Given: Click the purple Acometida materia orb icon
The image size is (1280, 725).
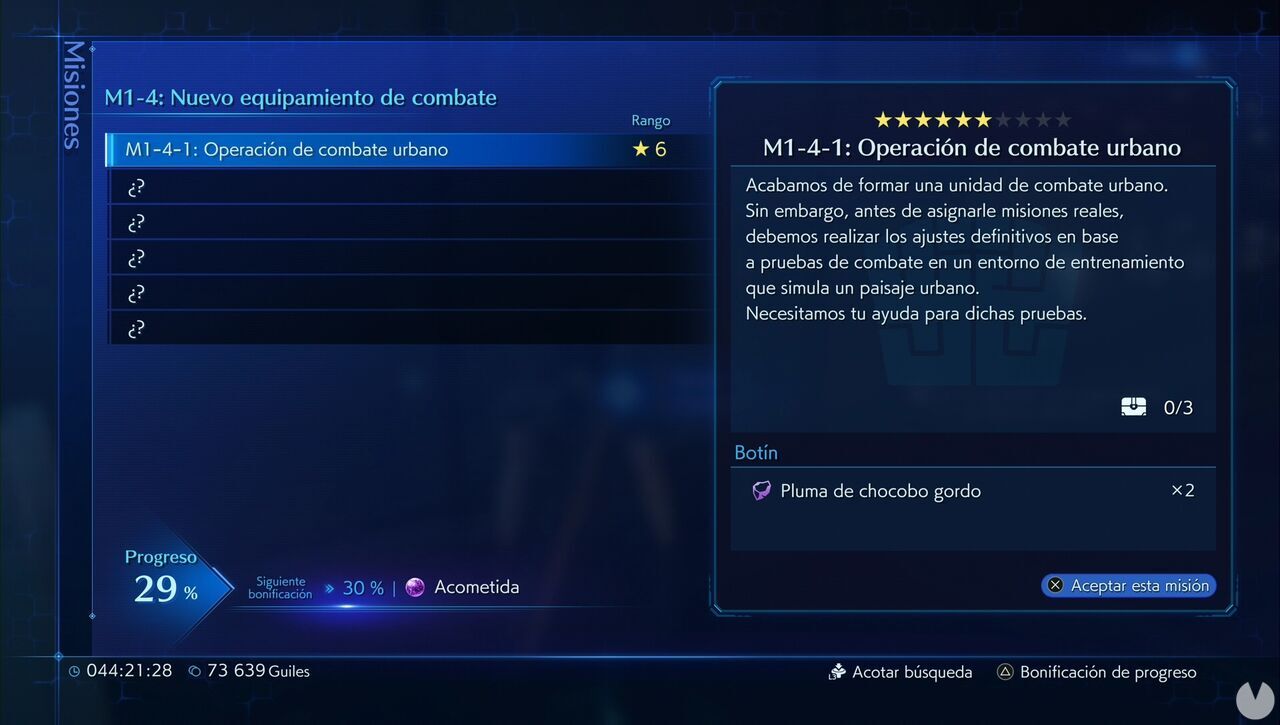Looking at the screenshot, I should point(415,587).
